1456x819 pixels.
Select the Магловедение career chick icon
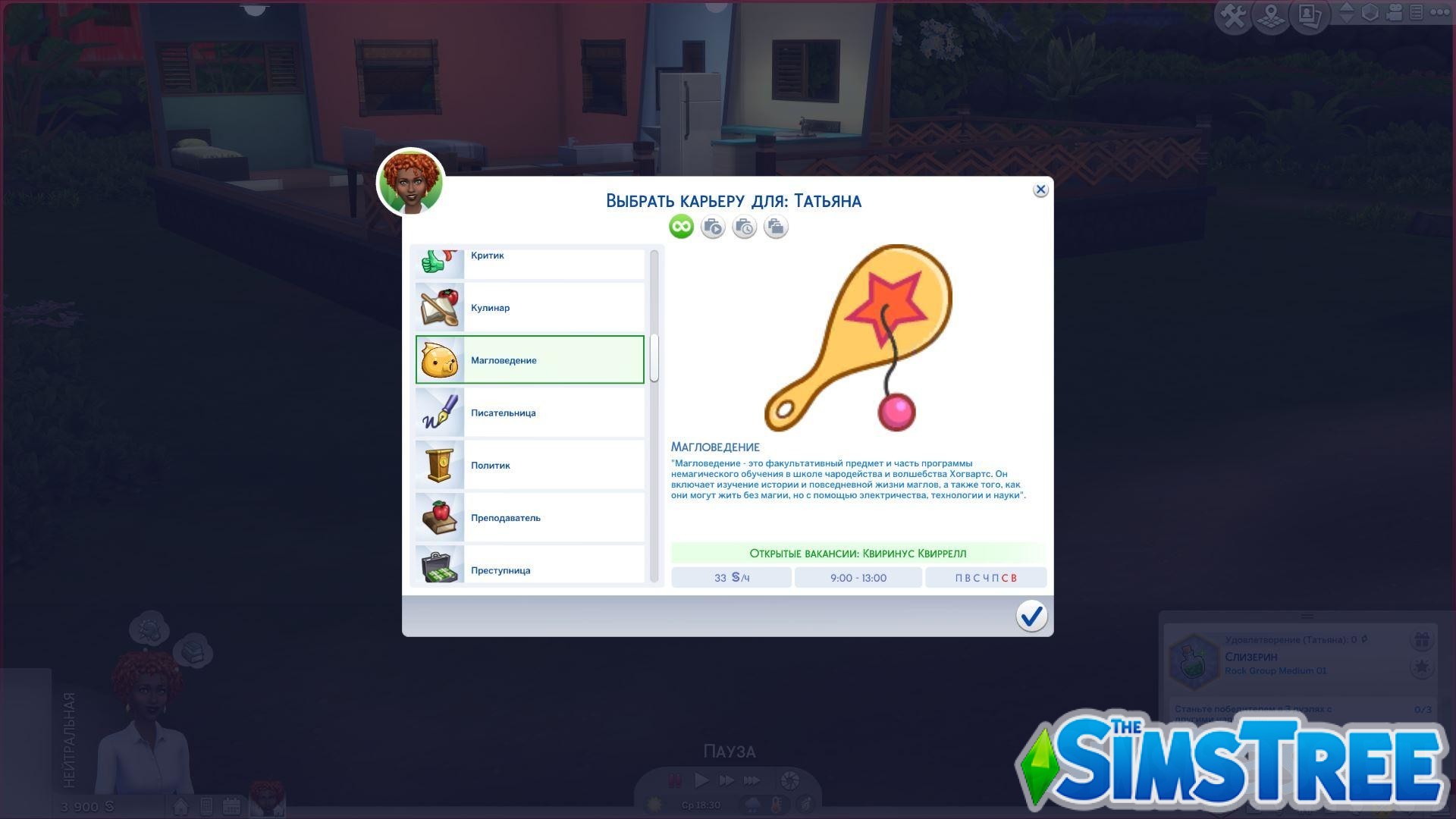[x=438, y=359]
